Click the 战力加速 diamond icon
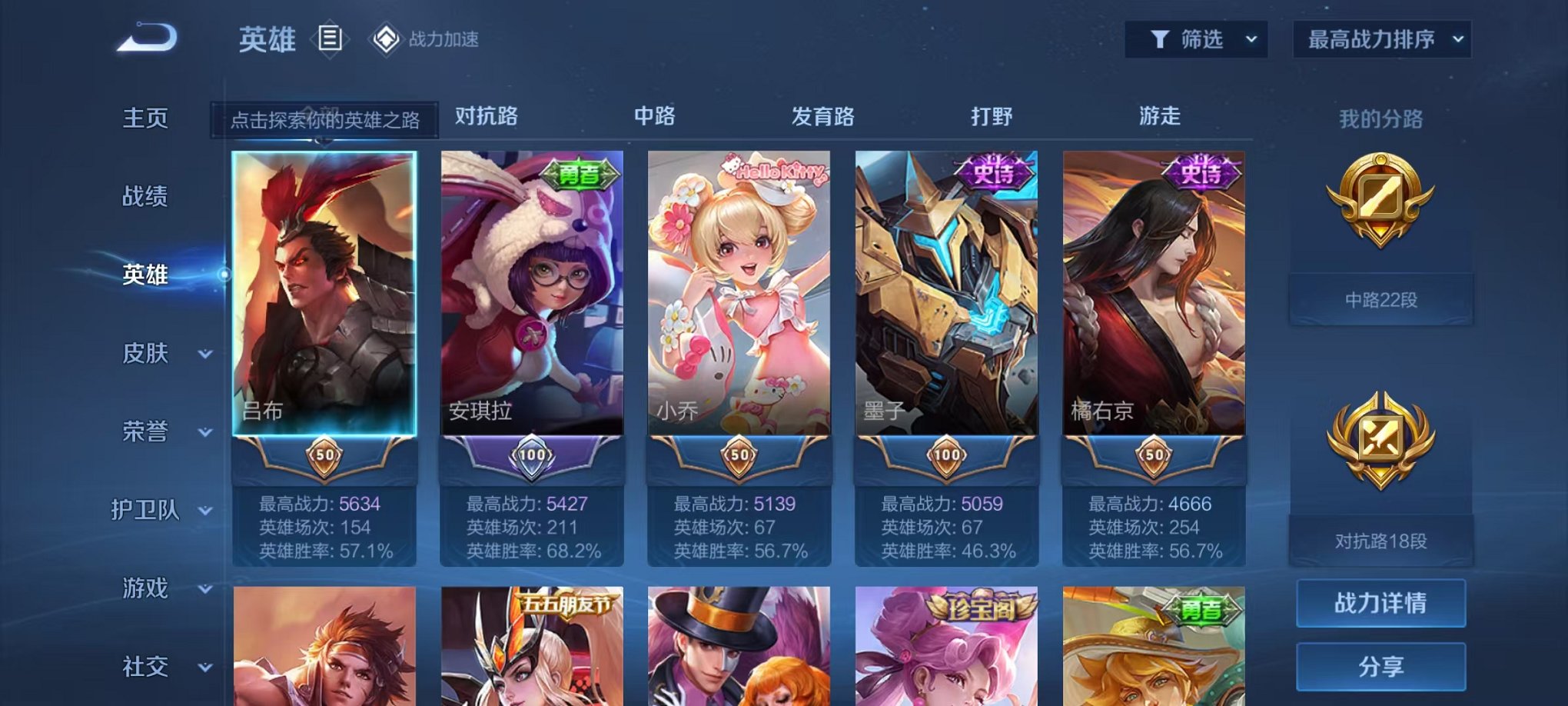Image resolution: width=1568 pixels, height=706 pixels. (384, 38)
